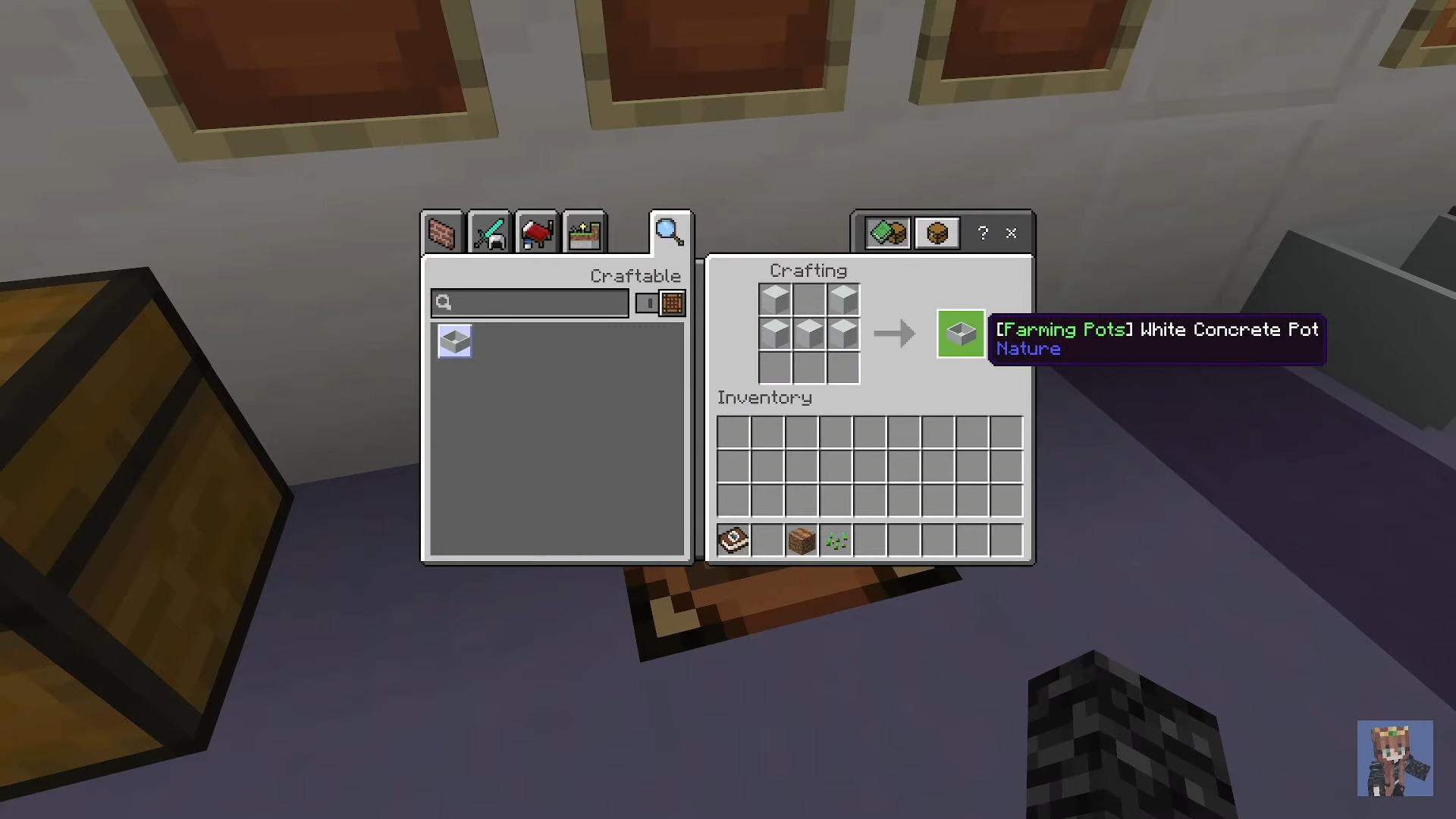The image size is (1456, 819).
Task: Select the recipe book item in hotbar
Action: 733,539
